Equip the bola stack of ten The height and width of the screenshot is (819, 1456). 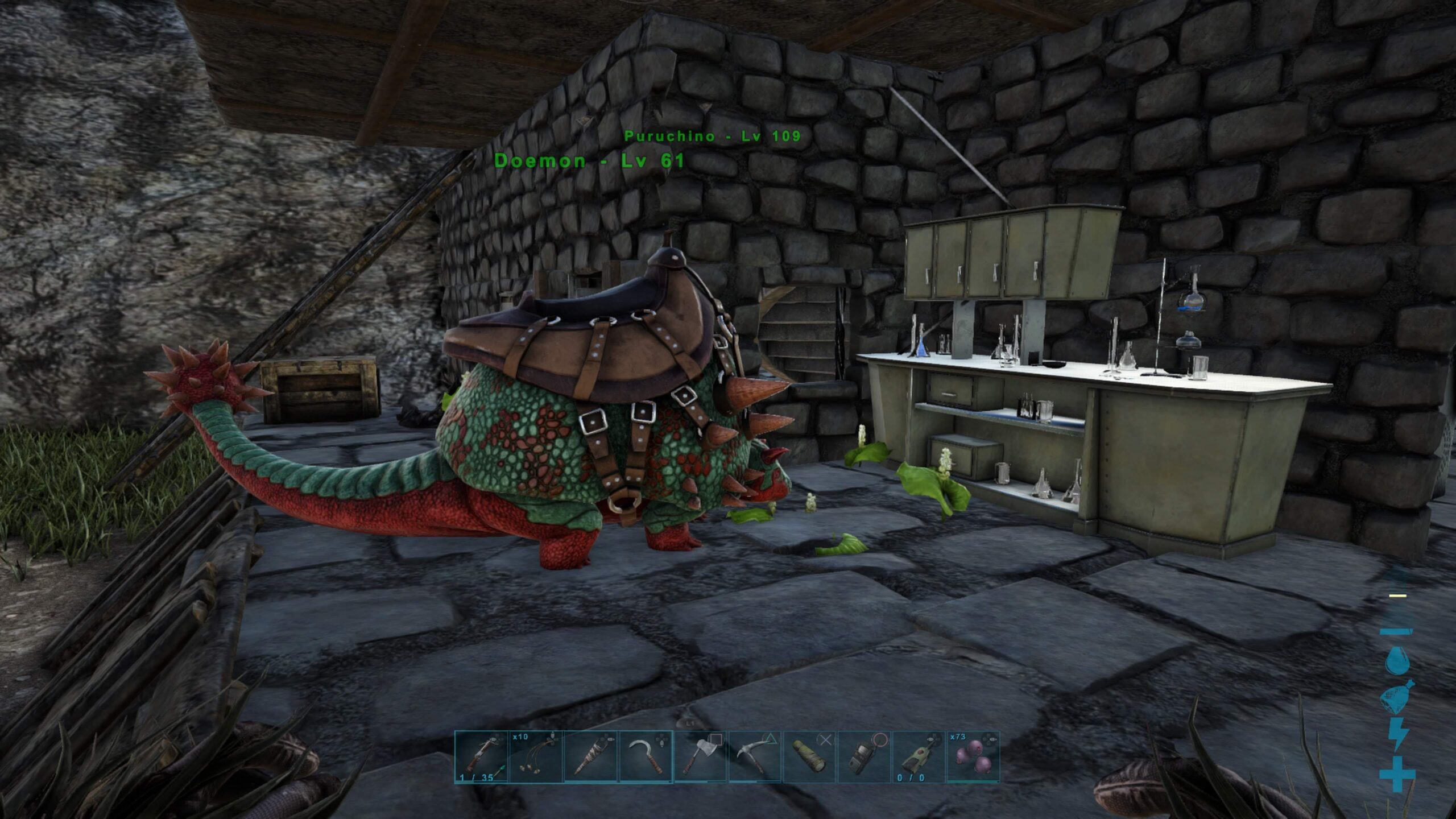[536, 757]
